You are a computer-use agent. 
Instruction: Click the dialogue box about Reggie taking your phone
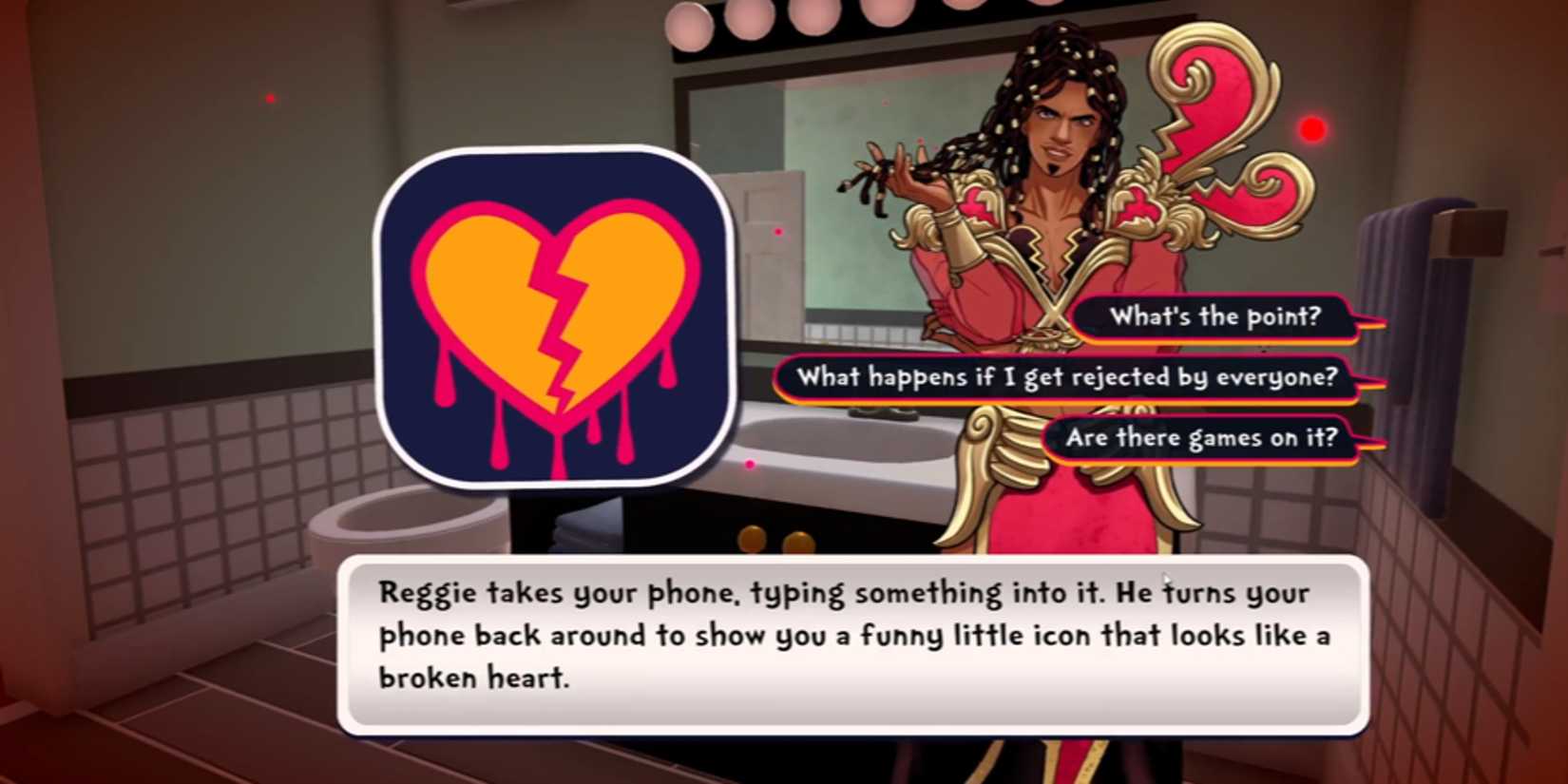pos(855,635)
